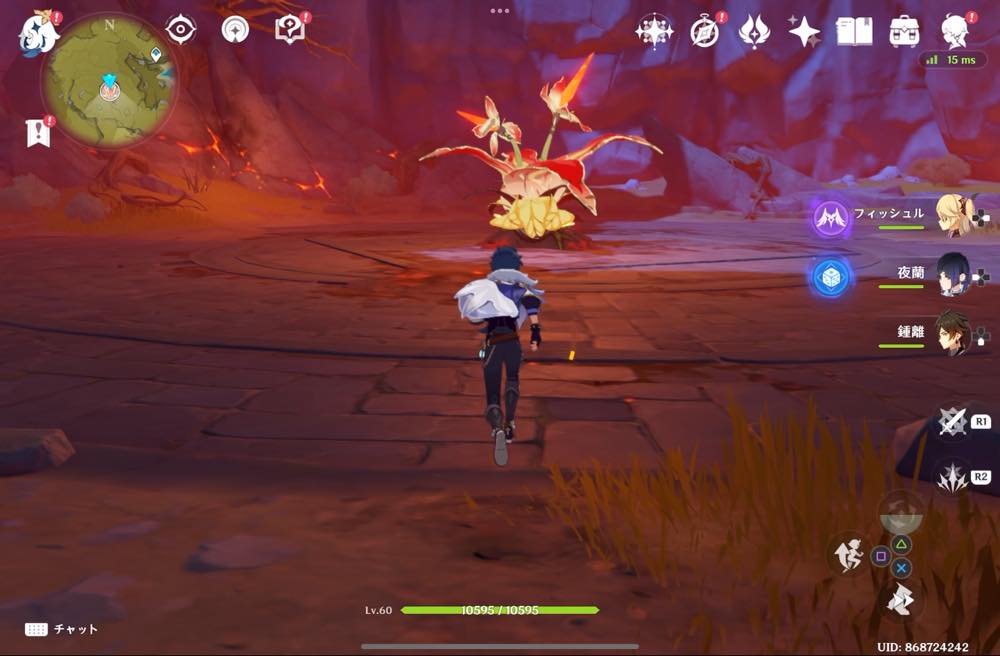1000x656 pixels.
Task: Open the チャット chat box
Action: coord(62,629)
